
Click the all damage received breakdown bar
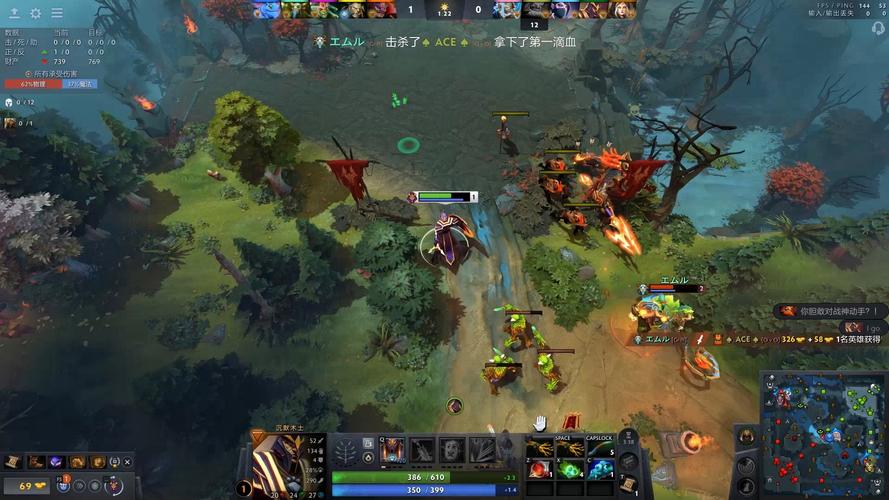tap(51, 84)
